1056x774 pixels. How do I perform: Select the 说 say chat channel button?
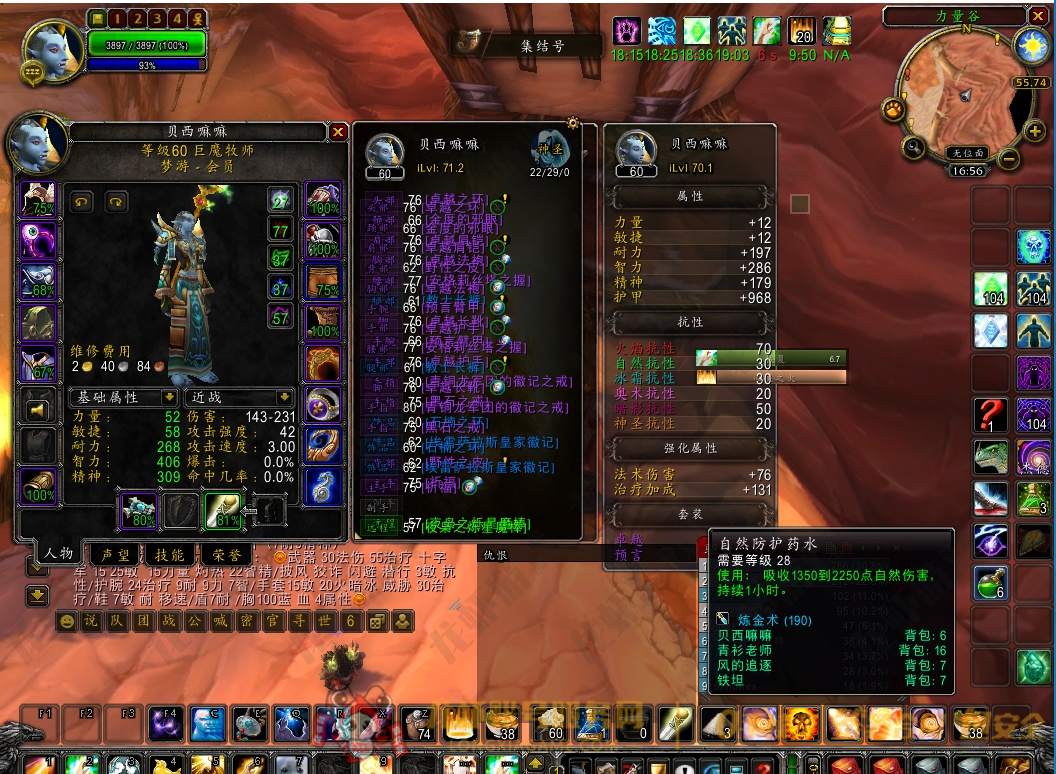91,621
